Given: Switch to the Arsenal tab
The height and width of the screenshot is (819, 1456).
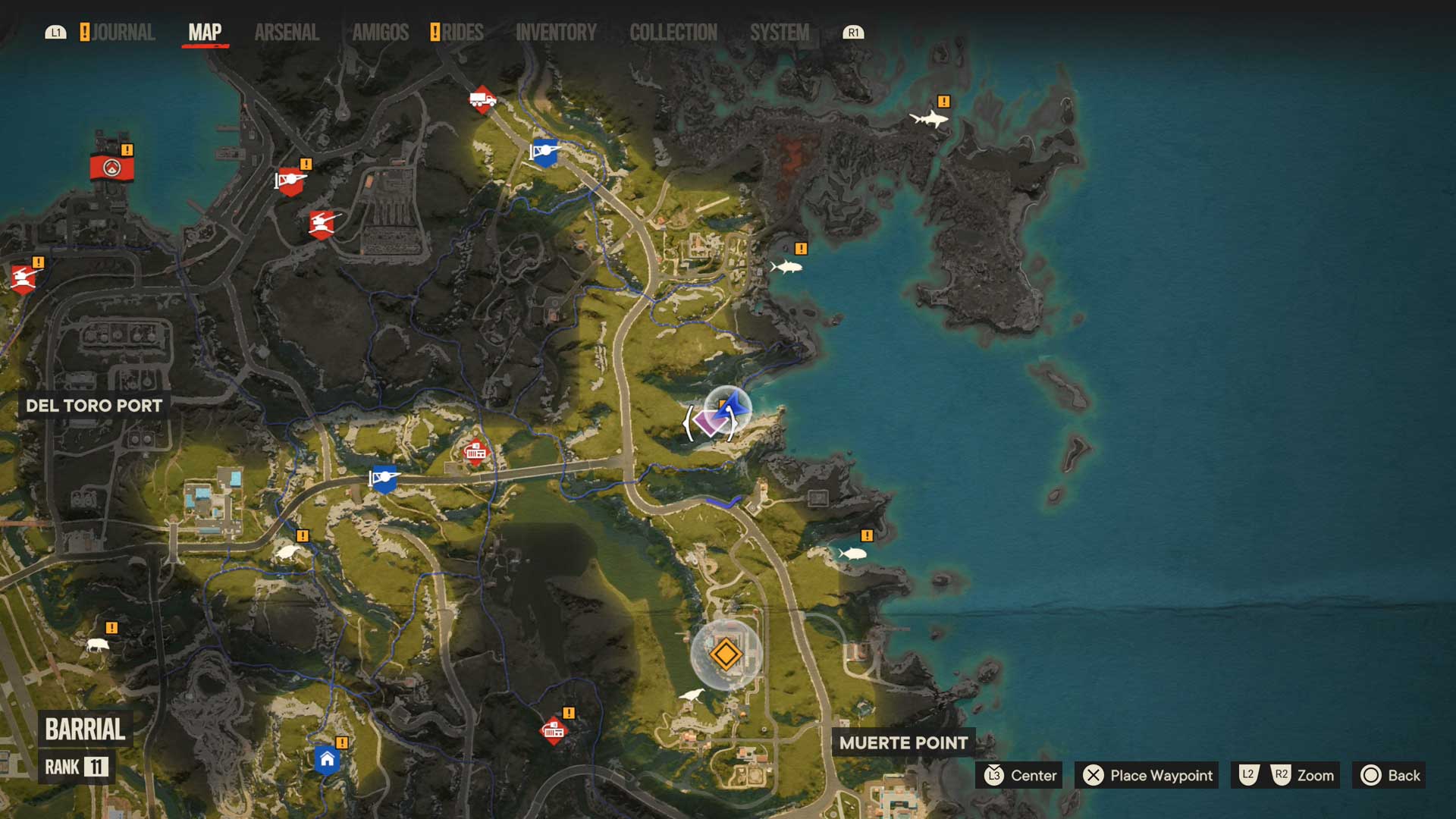Looking at the screenshot, I should 287,33.
